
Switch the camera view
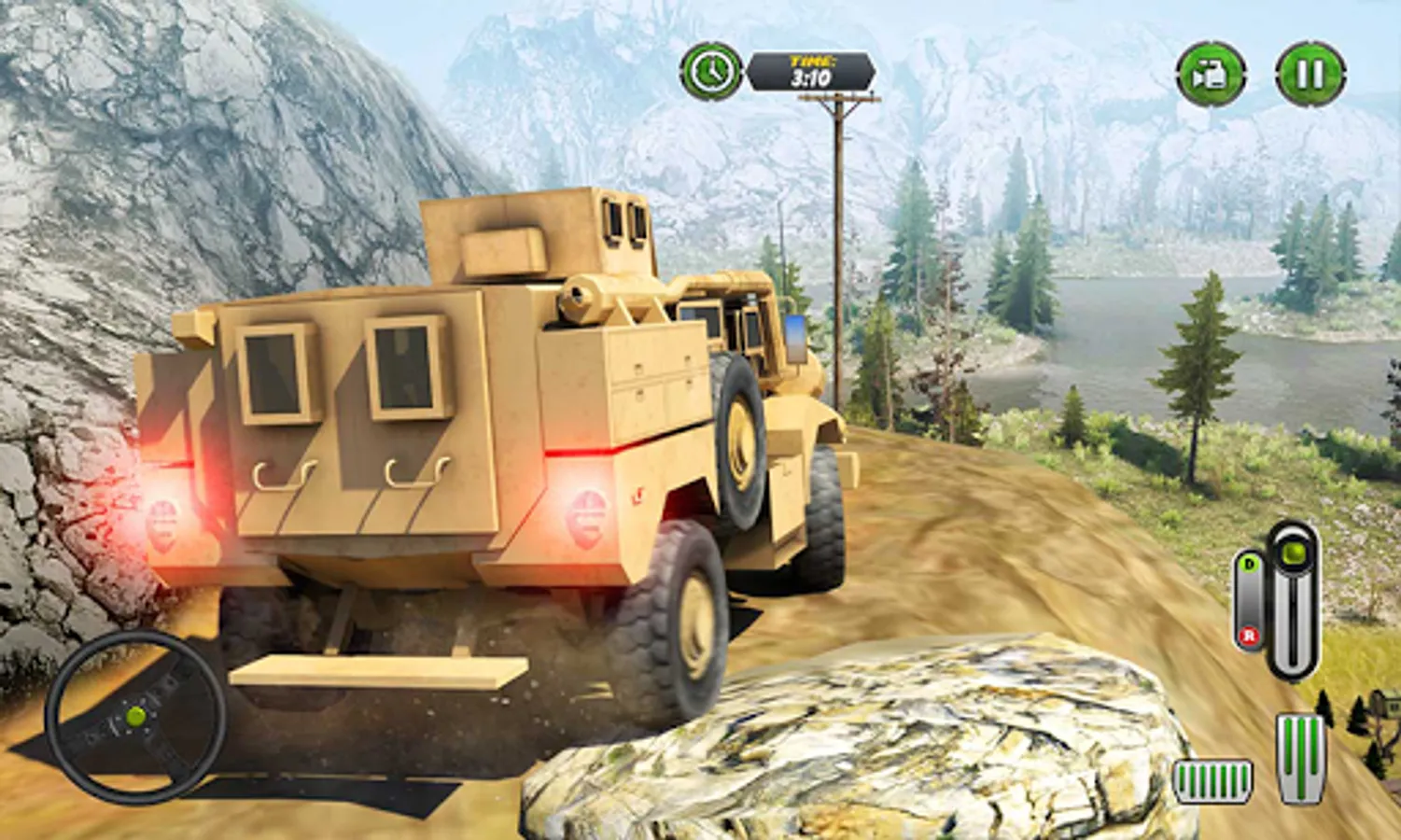[1211, 75]
